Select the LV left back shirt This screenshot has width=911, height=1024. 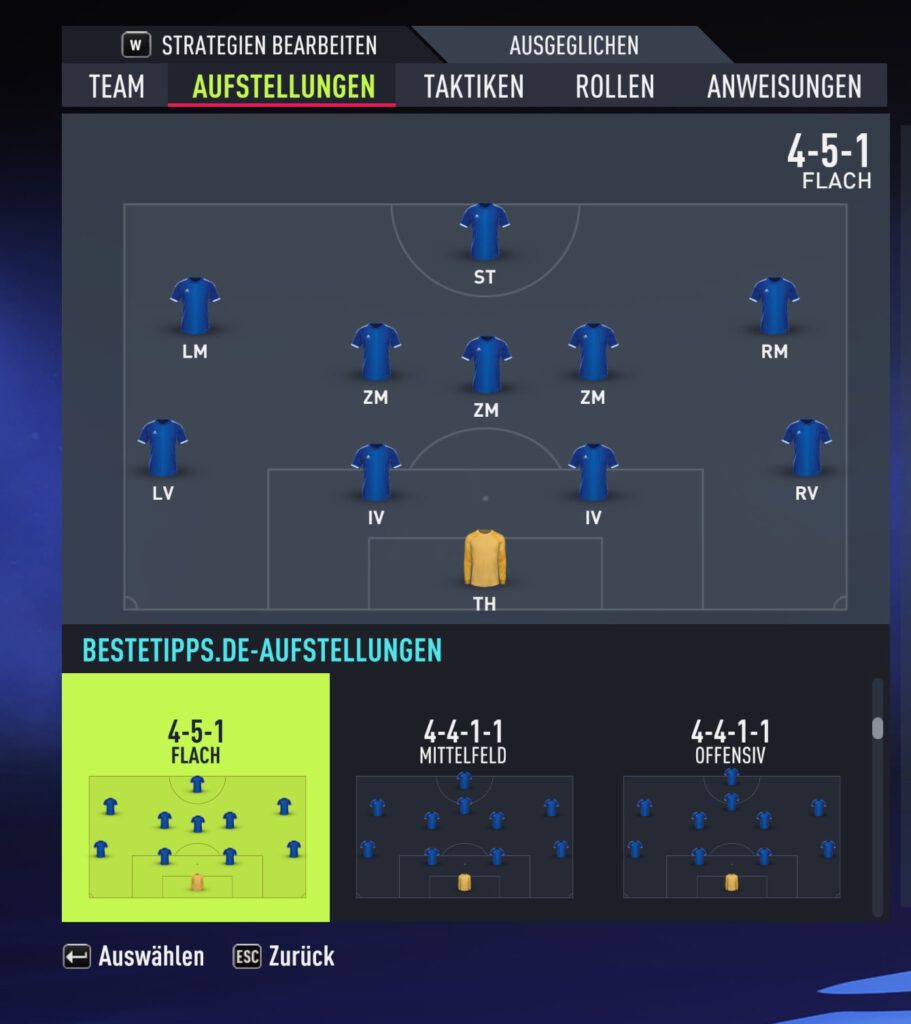click(163, 447)
